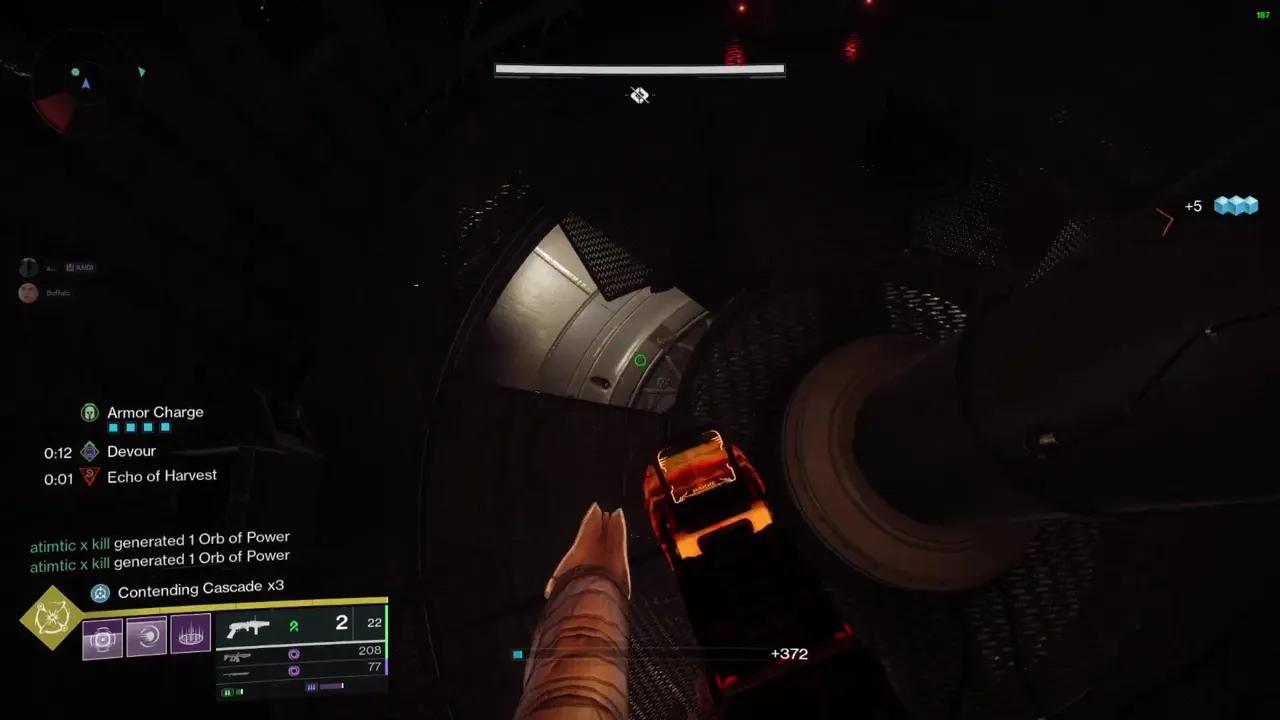Select the Buffalo fireteam member avatar

[28, 292]
